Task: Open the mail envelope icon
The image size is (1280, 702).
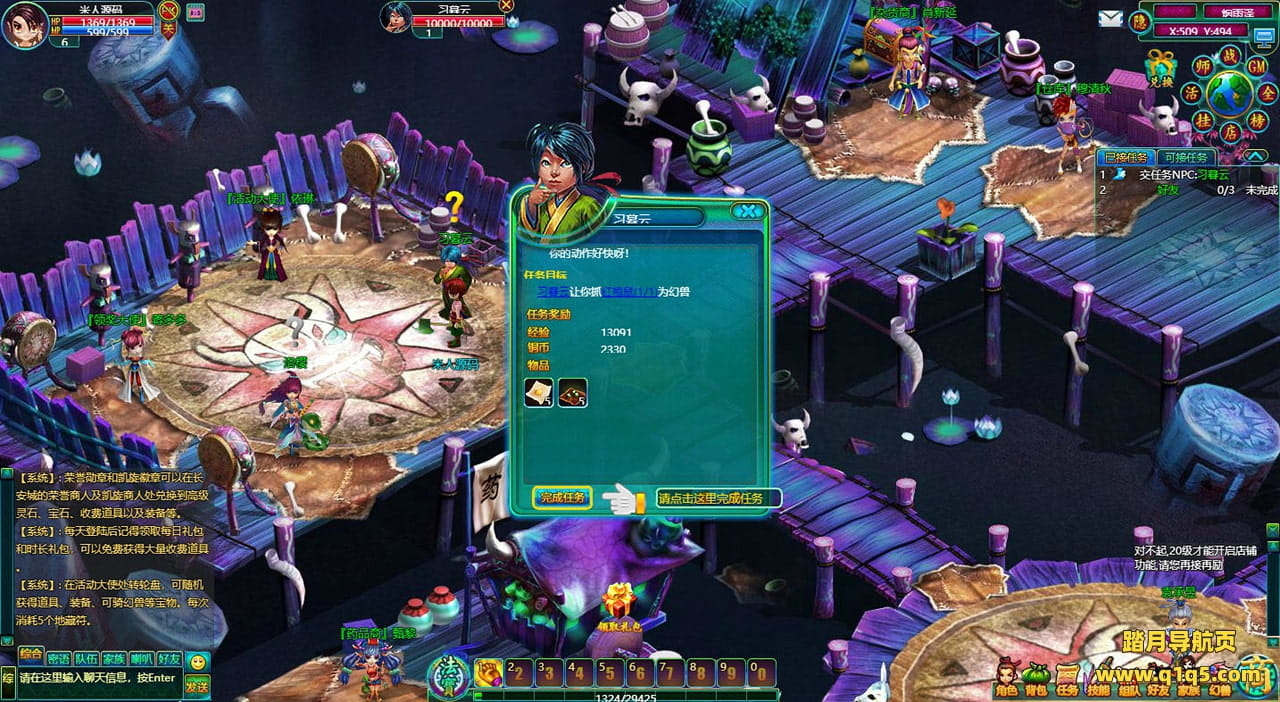Action: click(1110, 18)
